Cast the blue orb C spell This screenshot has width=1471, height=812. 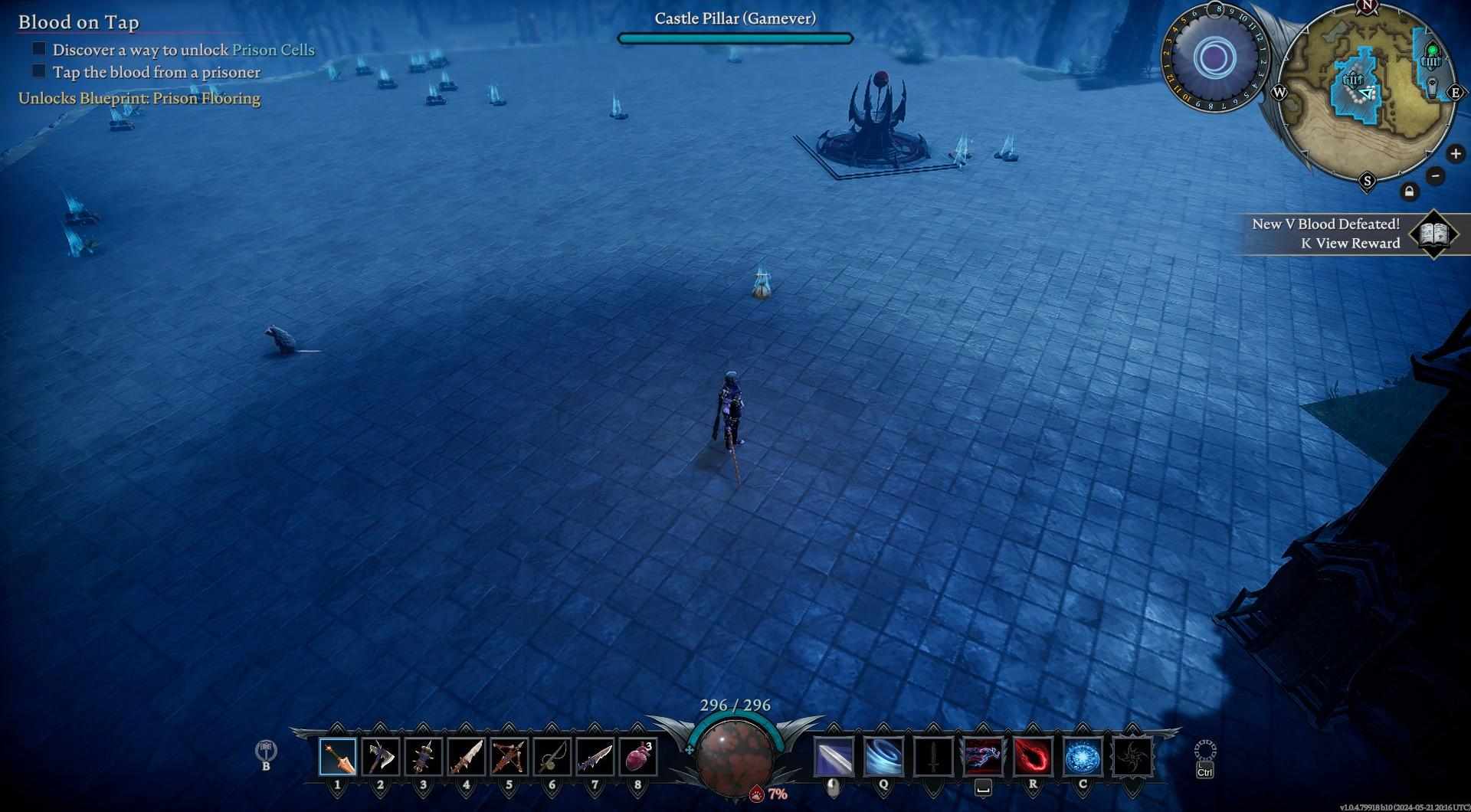[1083, 757]
